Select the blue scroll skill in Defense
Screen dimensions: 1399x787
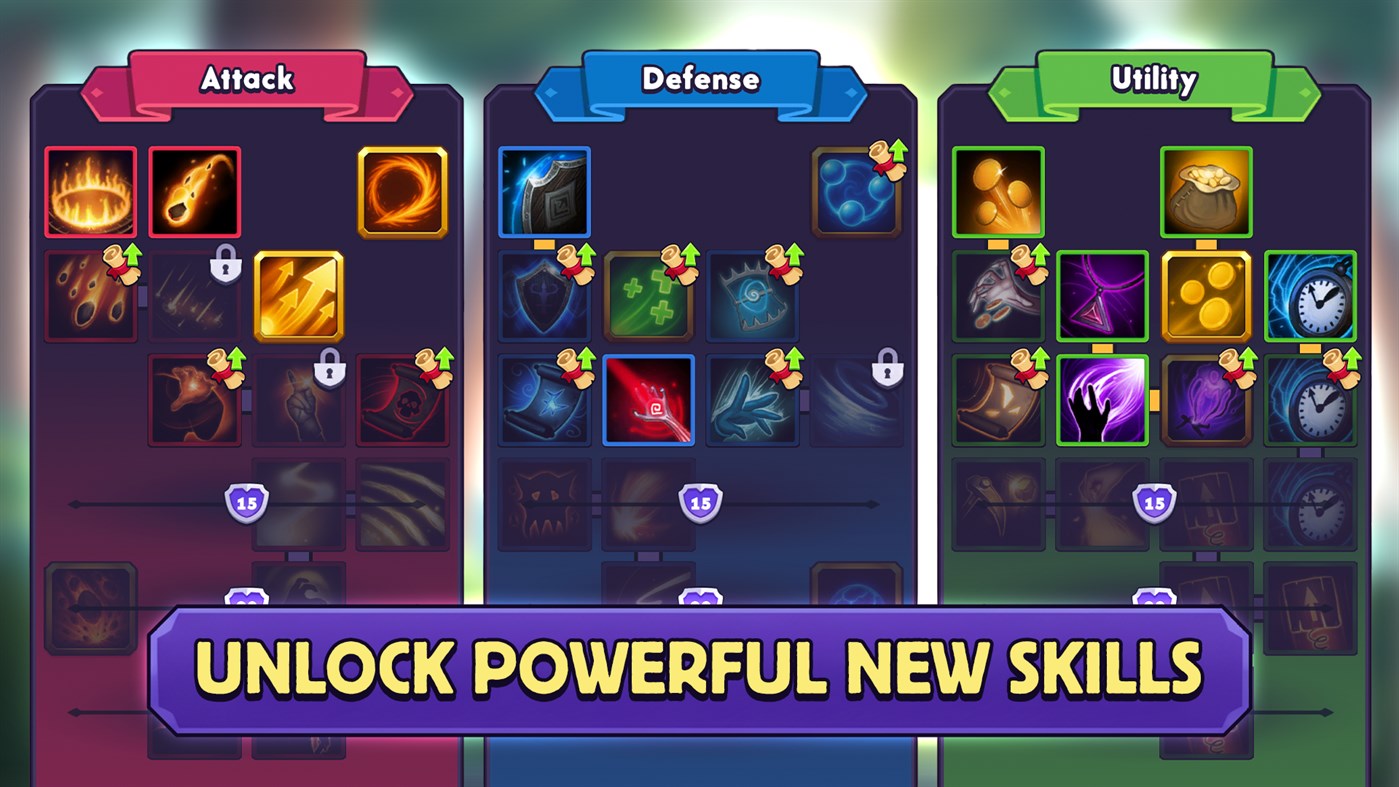click(x=545, y=400)
